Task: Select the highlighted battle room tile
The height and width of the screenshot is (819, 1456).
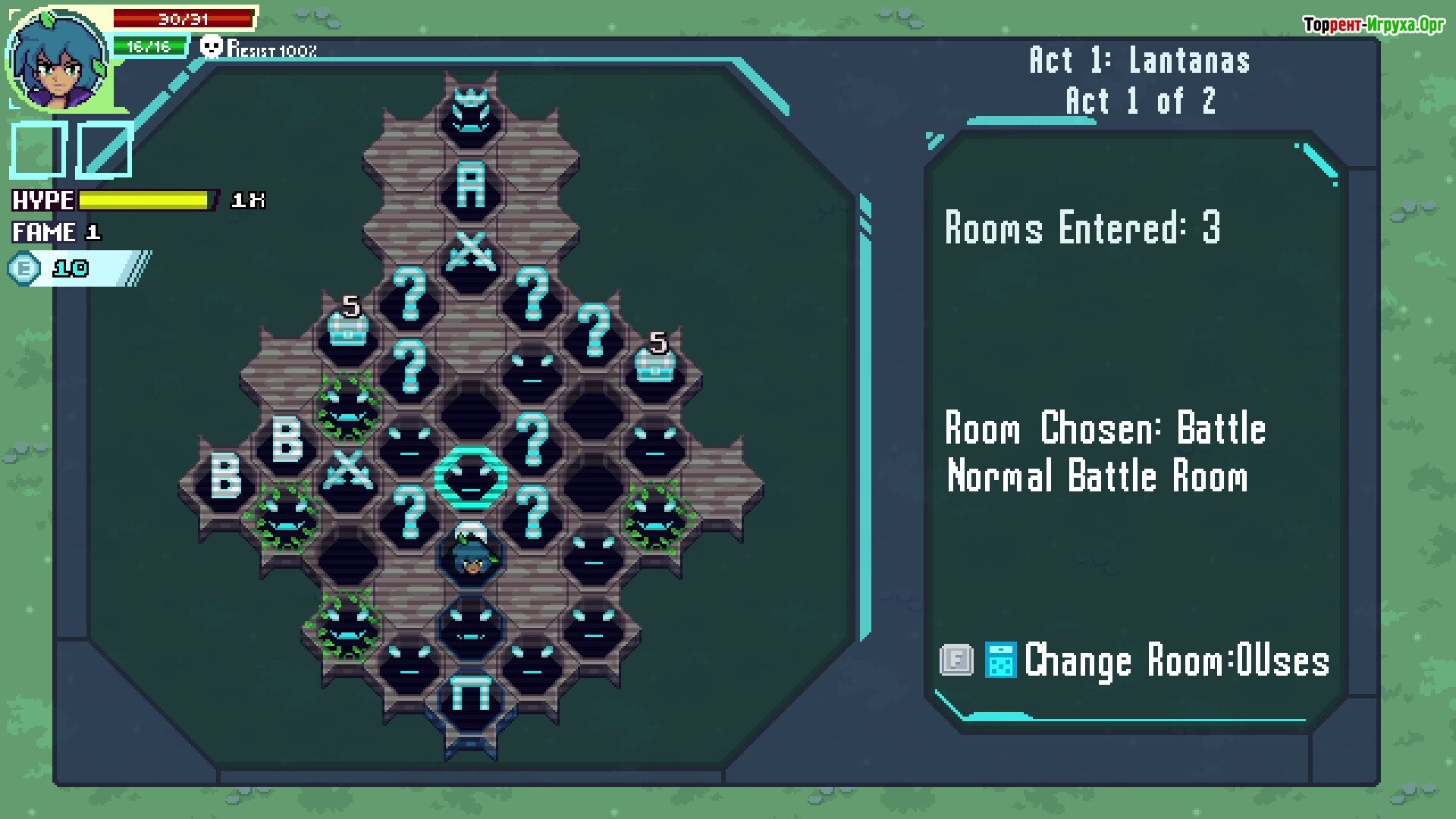Action: tap(471, 478)
